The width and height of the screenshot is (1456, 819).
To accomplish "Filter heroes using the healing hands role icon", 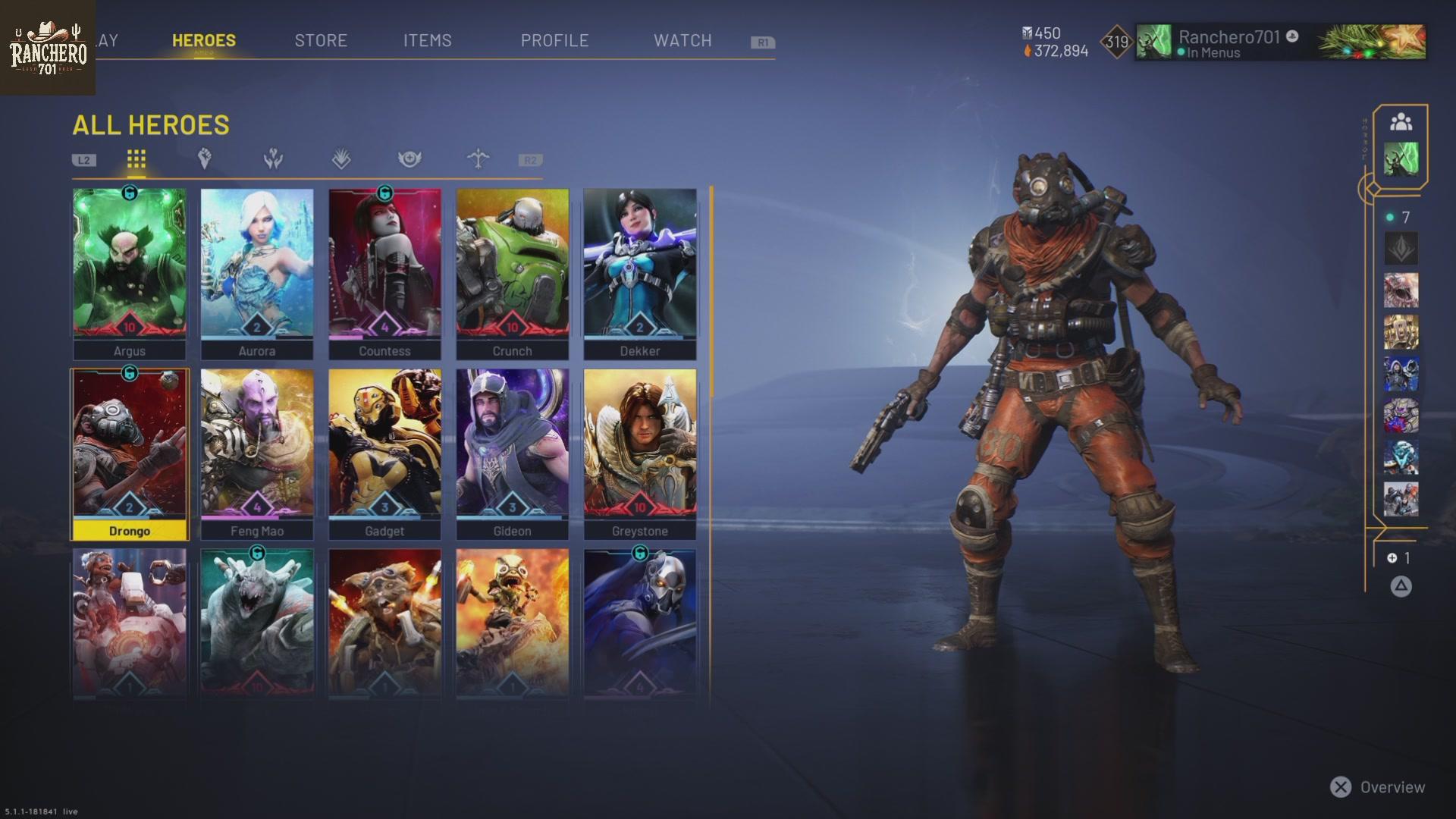I will (272, 159).
